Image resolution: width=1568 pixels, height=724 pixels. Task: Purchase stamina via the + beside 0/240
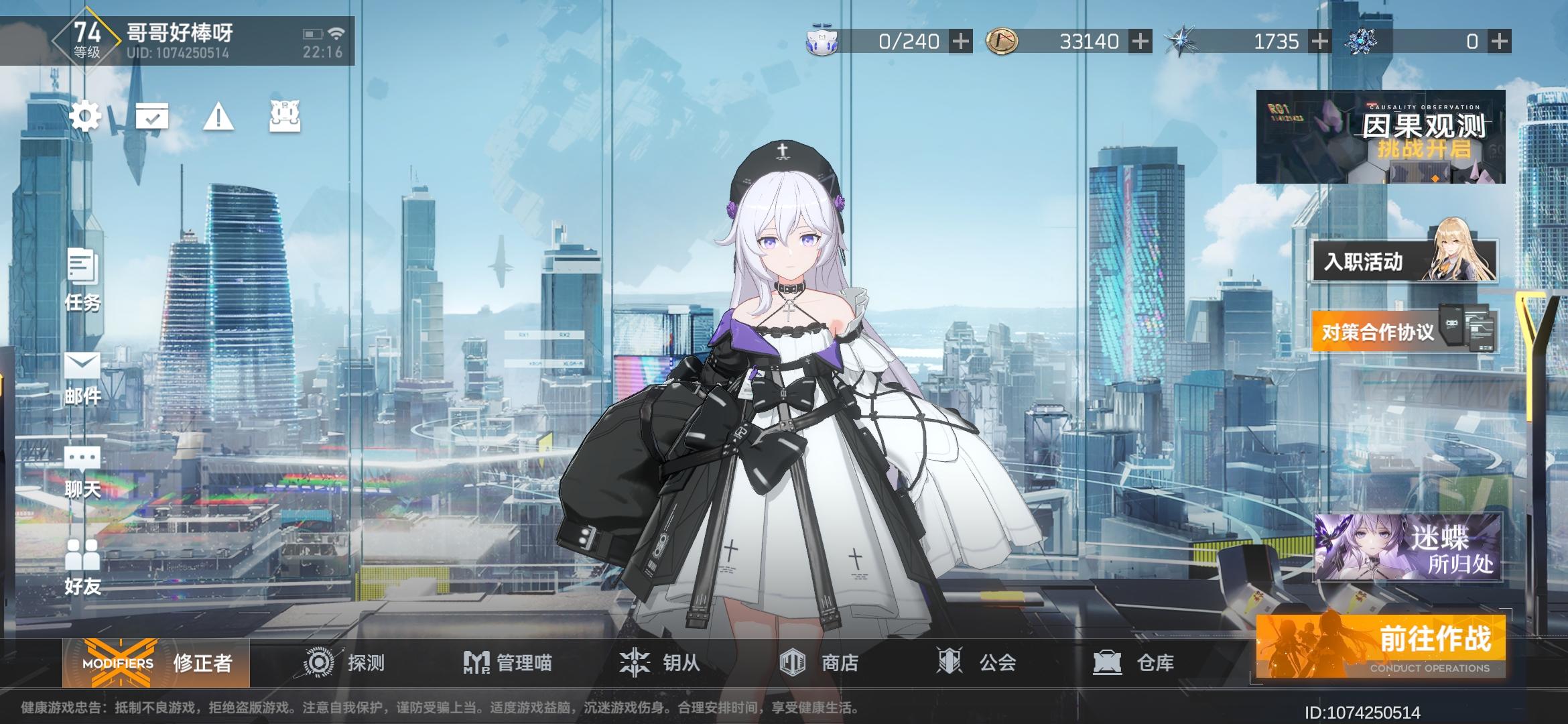961,42
